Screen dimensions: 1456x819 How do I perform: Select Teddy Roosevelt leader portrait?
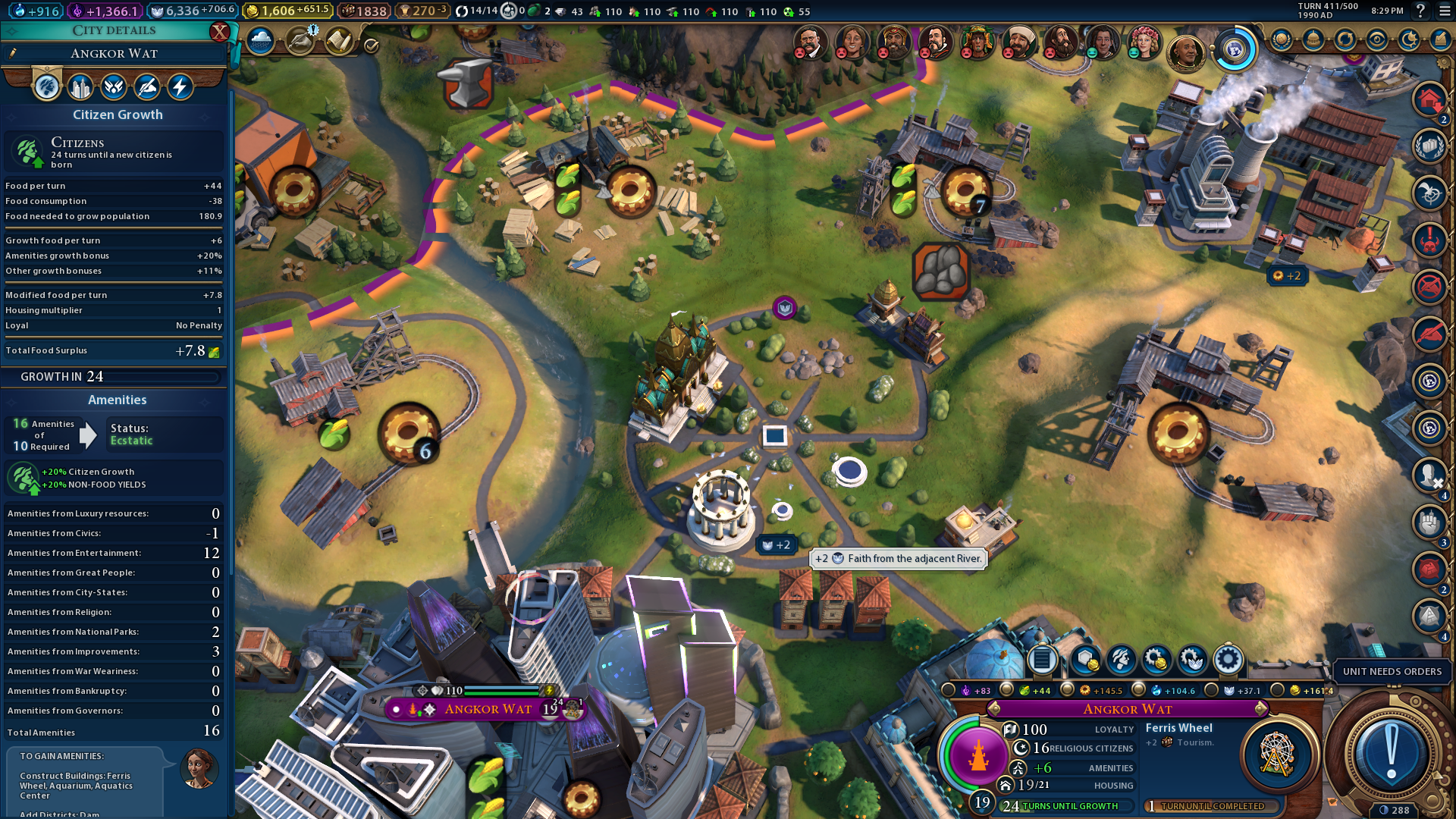pos(810,42)
